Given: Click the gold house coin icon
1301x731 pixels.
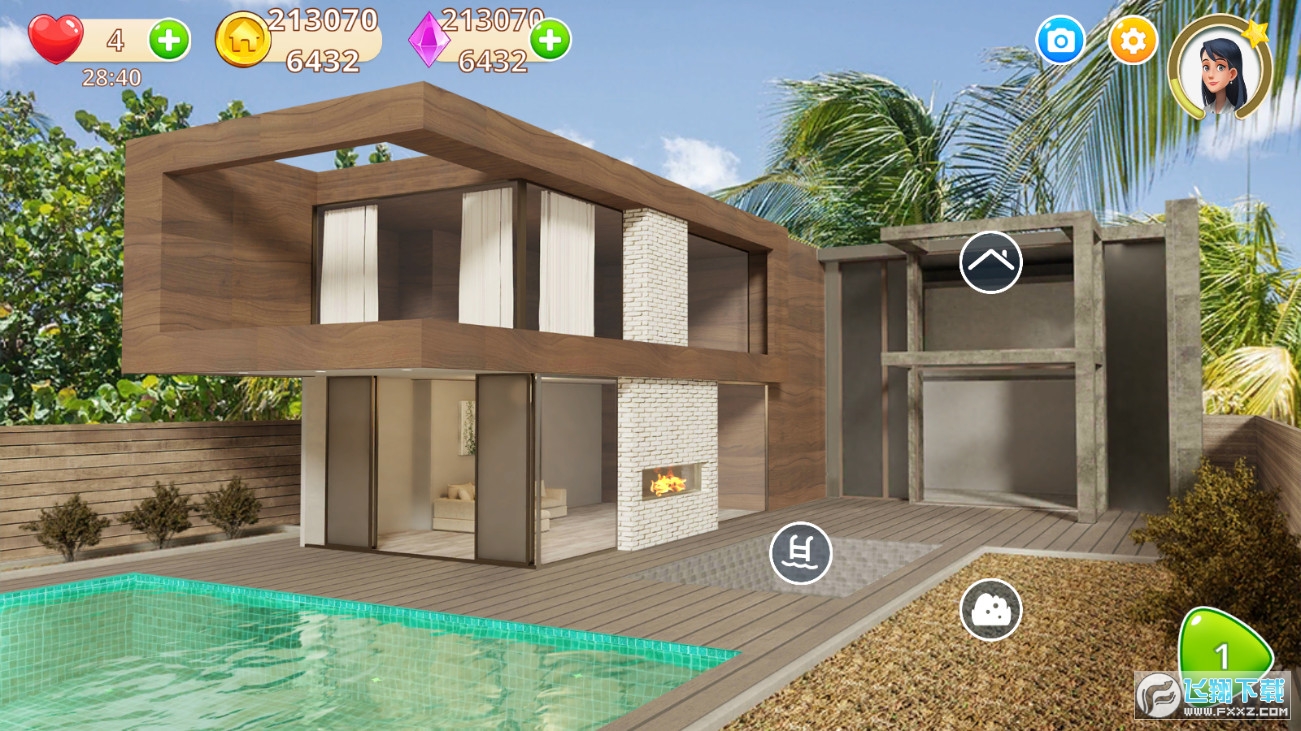Looking at the screenshot, I should coord(243,40).
